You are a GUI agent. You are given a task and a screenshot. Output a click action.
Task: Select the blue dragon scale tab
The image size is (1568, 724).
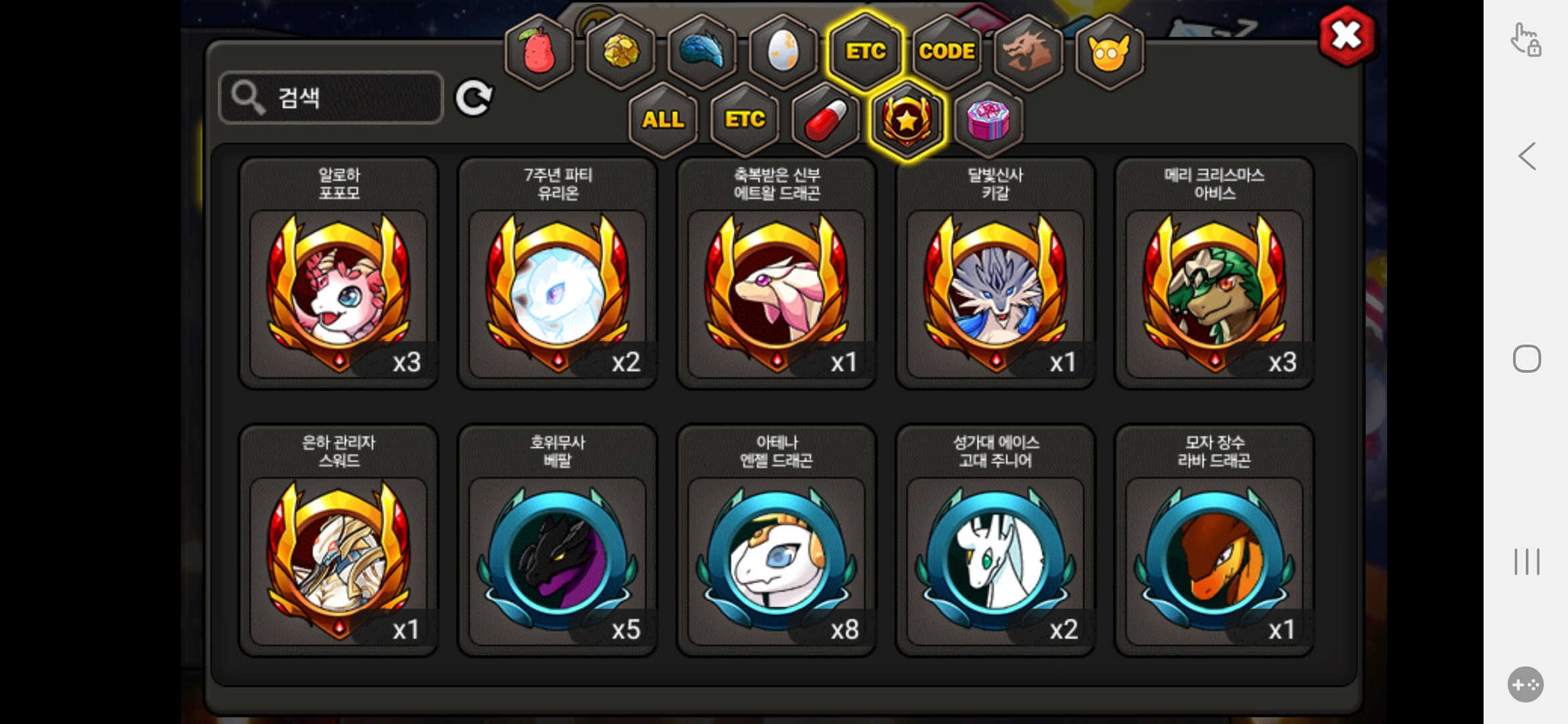click(702, 52)
